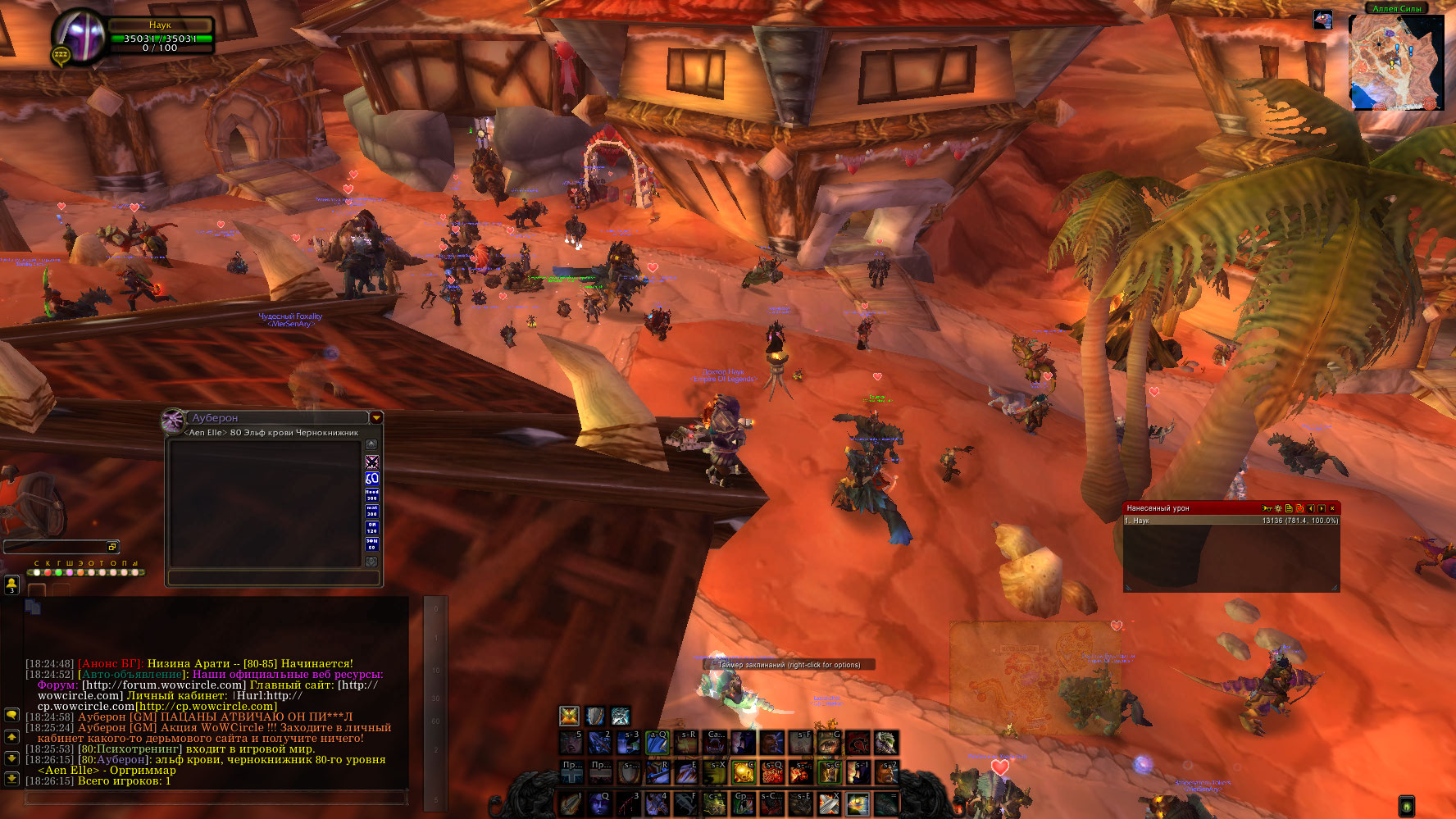Activate the Horde emblem ability slot
The height and width of the screenshot is (819, 1456).
(858, 743)
